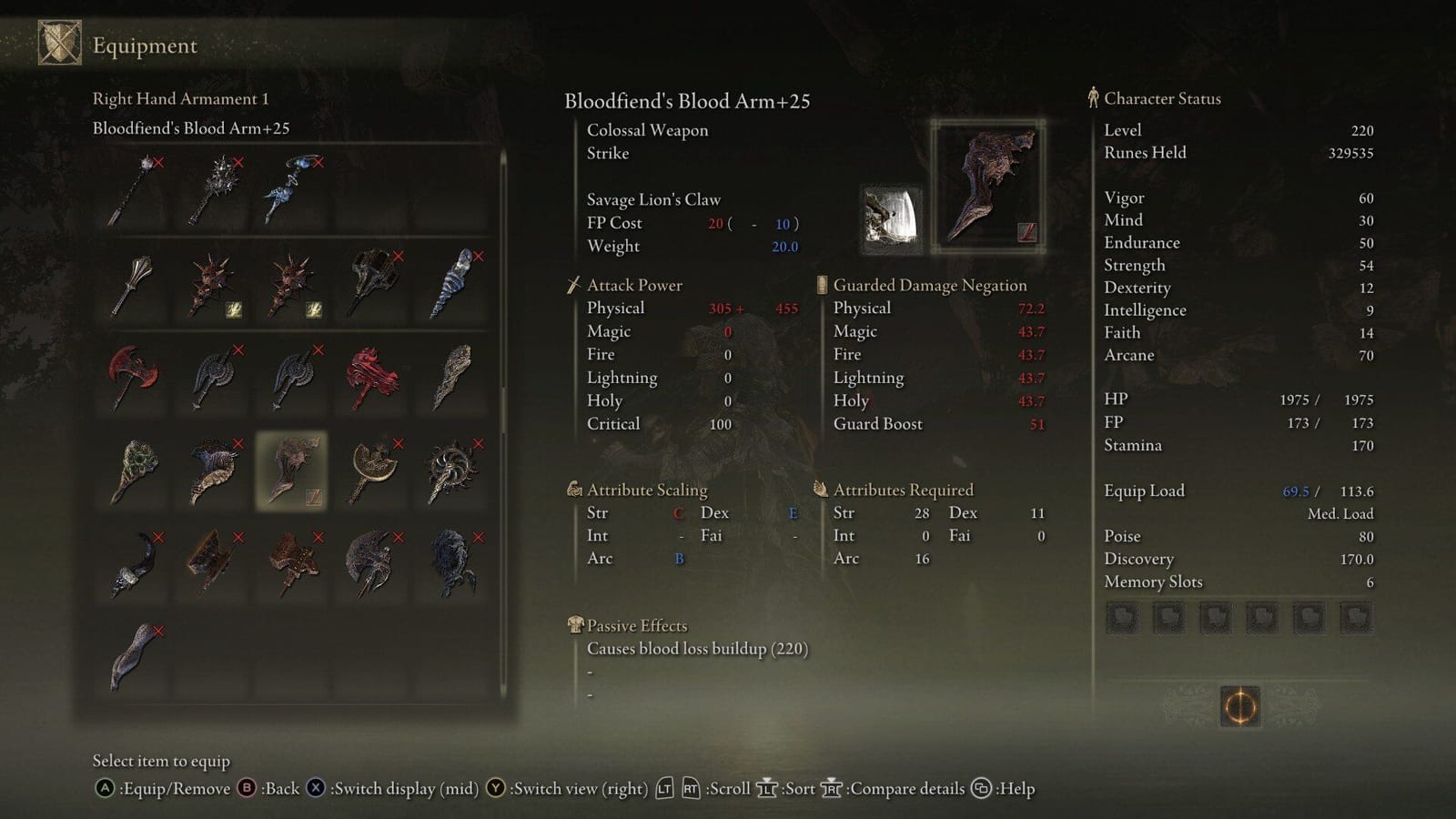The width and height of the screenshot is (1456, 819).
Task: Open the gold compass menu icon at bottom right
Action: (x=1240, y=706)
